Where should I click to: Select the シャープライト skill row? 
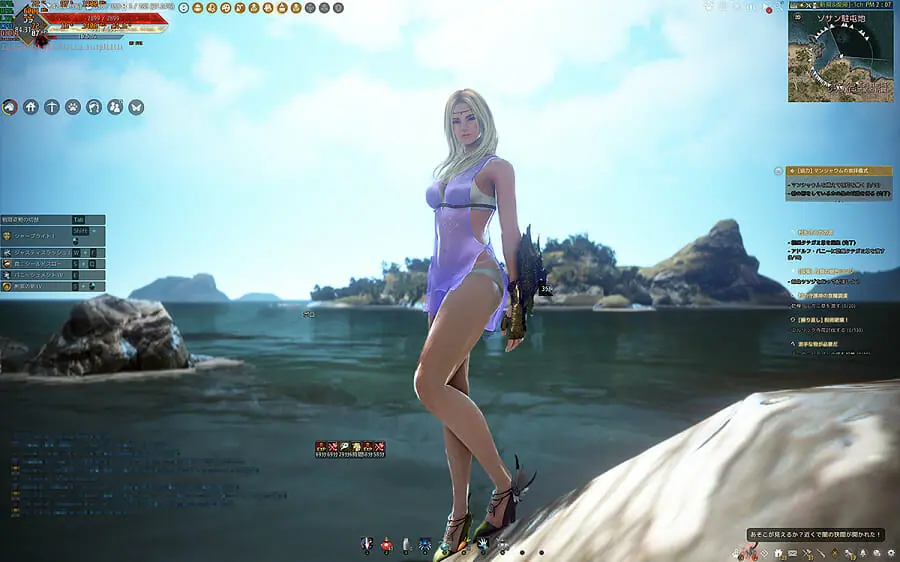[x=40, y=236]
